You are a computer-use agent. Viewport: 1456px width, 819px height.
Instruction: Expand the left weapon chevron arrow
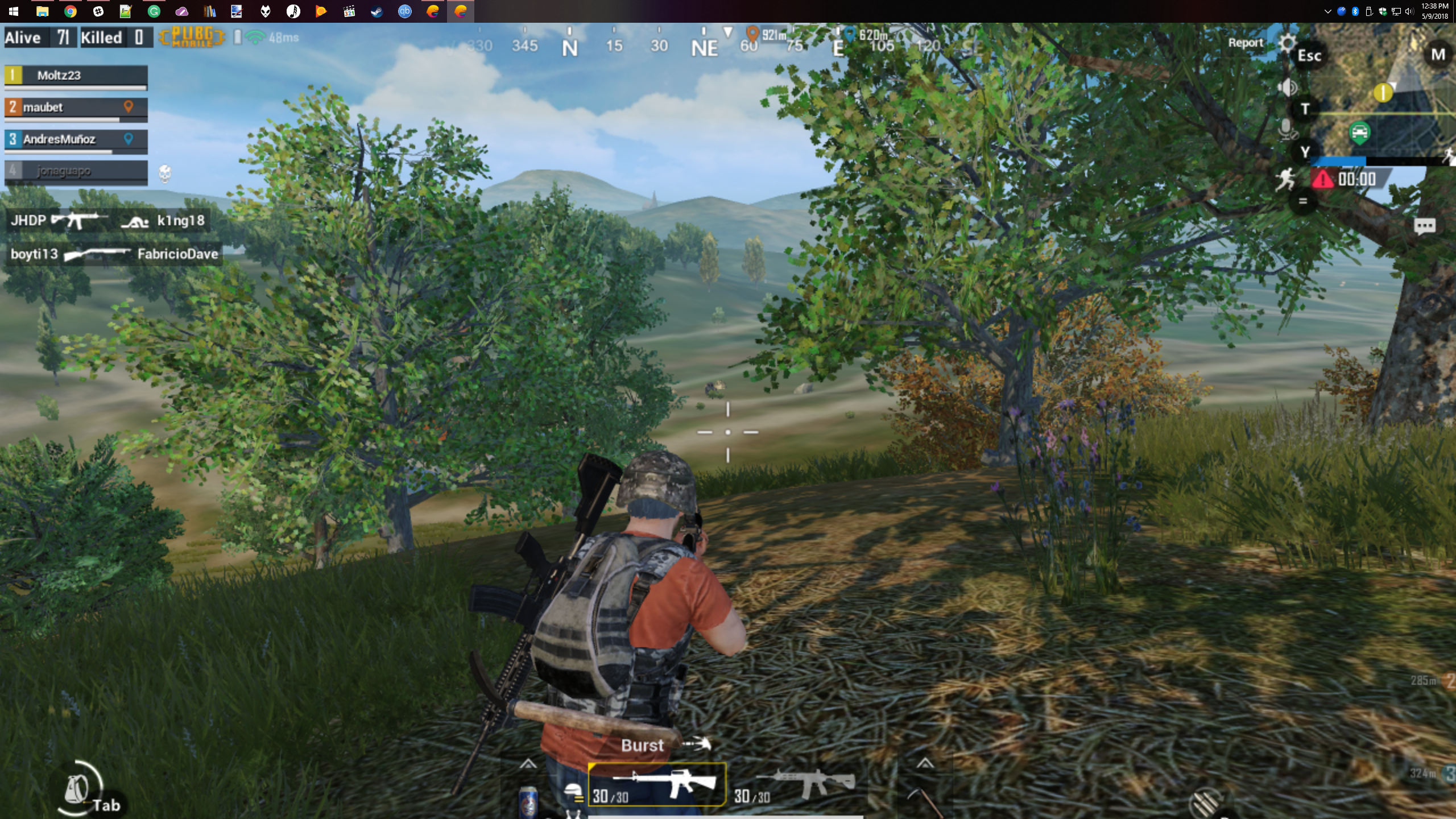tap(528, 765)
